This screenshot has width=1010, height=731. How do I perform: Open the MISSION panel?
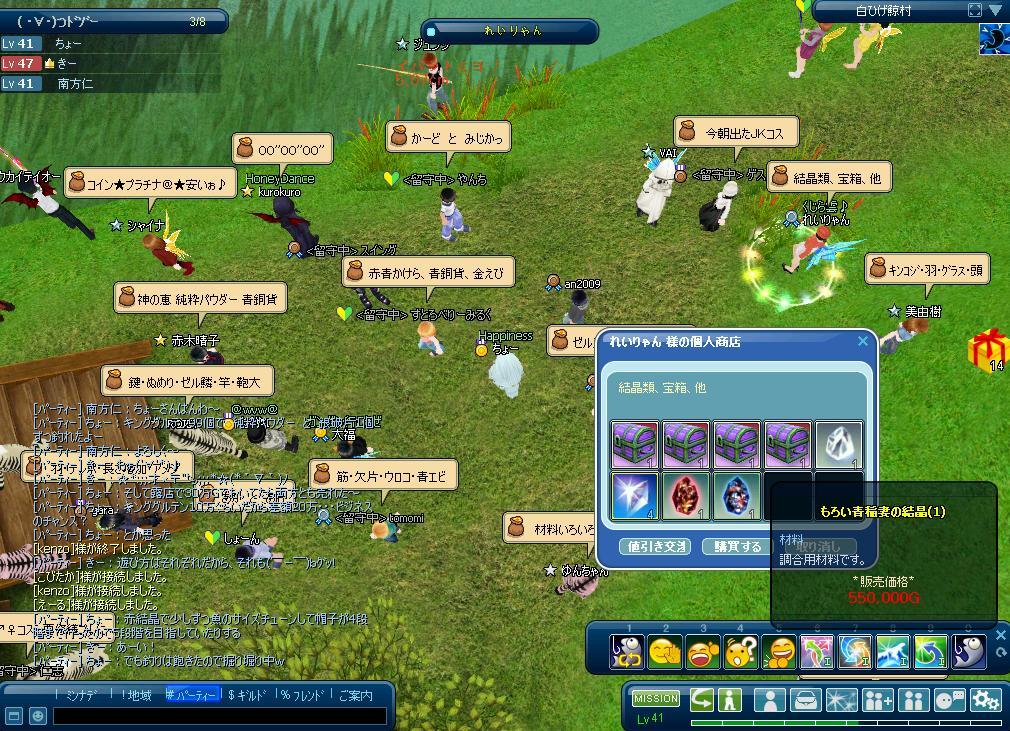656,699
